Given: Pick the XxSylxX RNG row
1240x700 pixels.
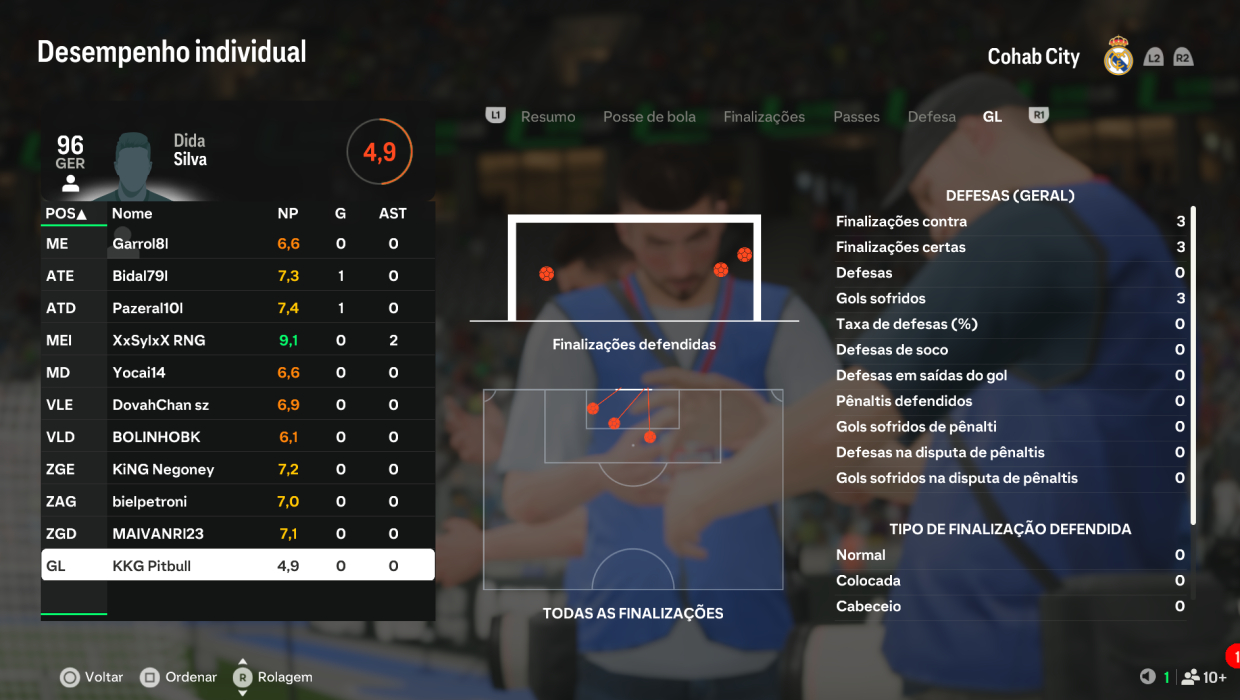Looking at the screenshot, I should pyautogui.click(x=238, y=340).
